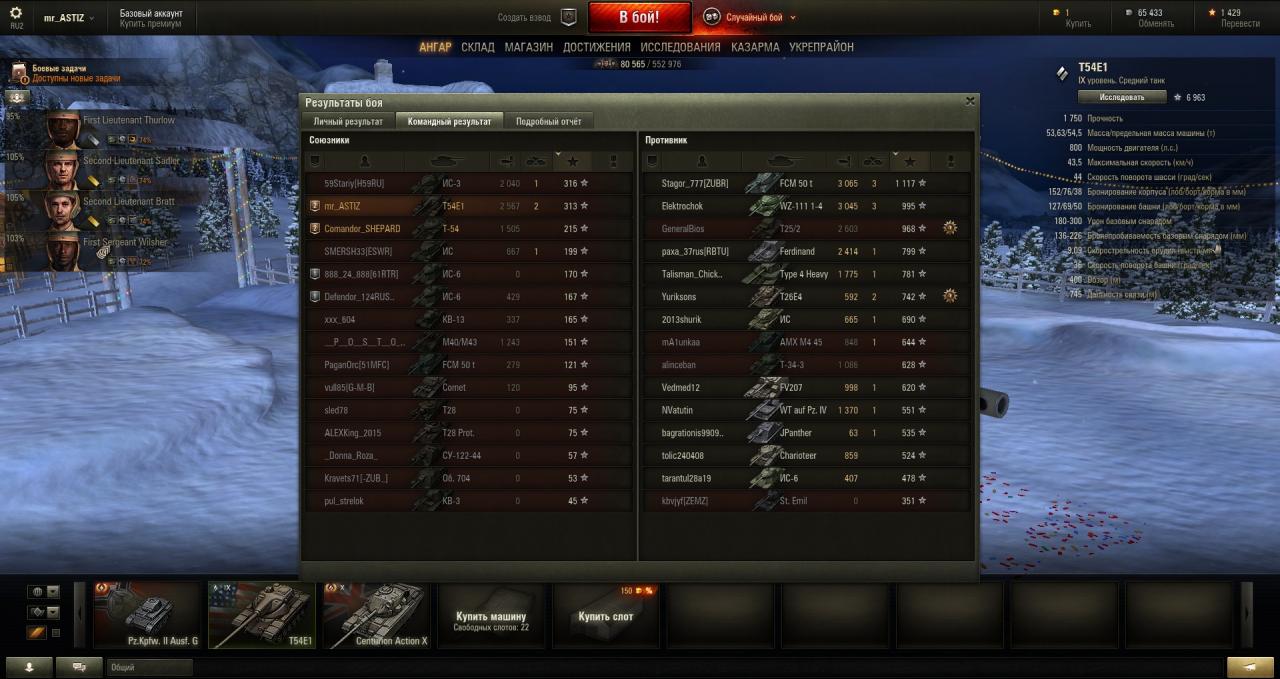
Task: Go to the МАГАЗИН store
Action: click(x=529, y=47)
